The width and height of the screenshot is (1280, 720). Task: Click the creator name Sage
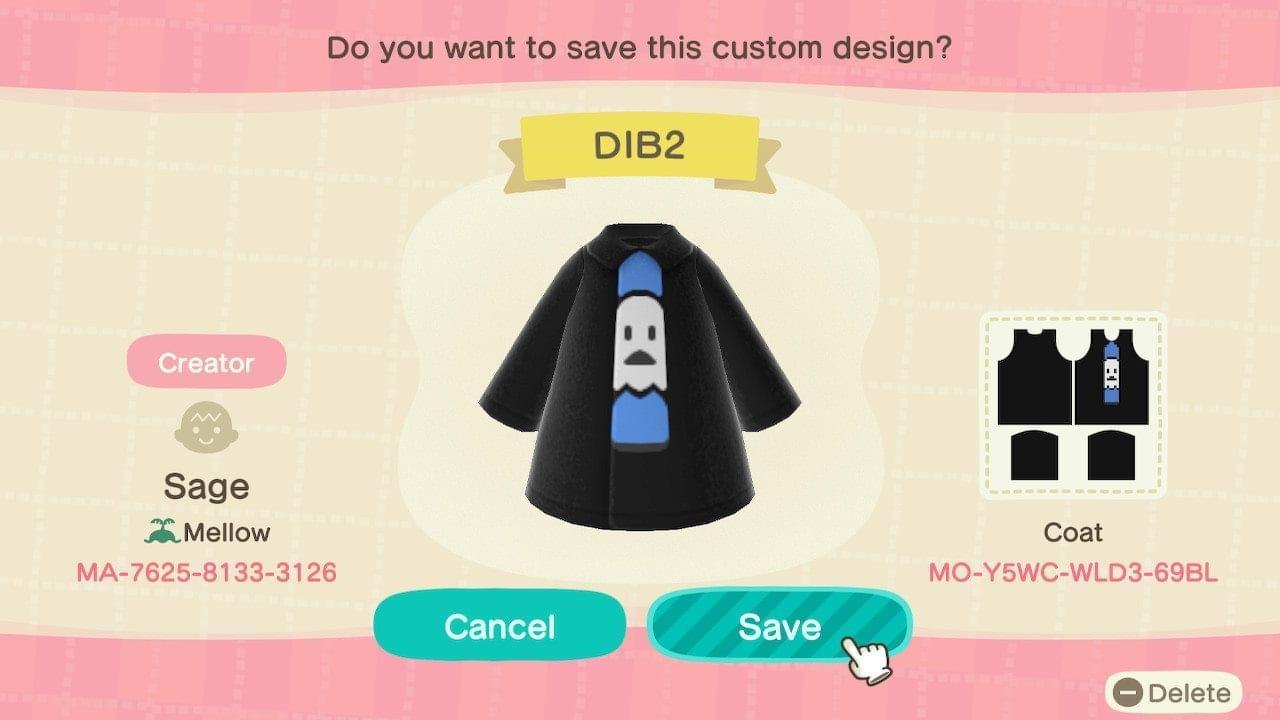coord(205,486)
